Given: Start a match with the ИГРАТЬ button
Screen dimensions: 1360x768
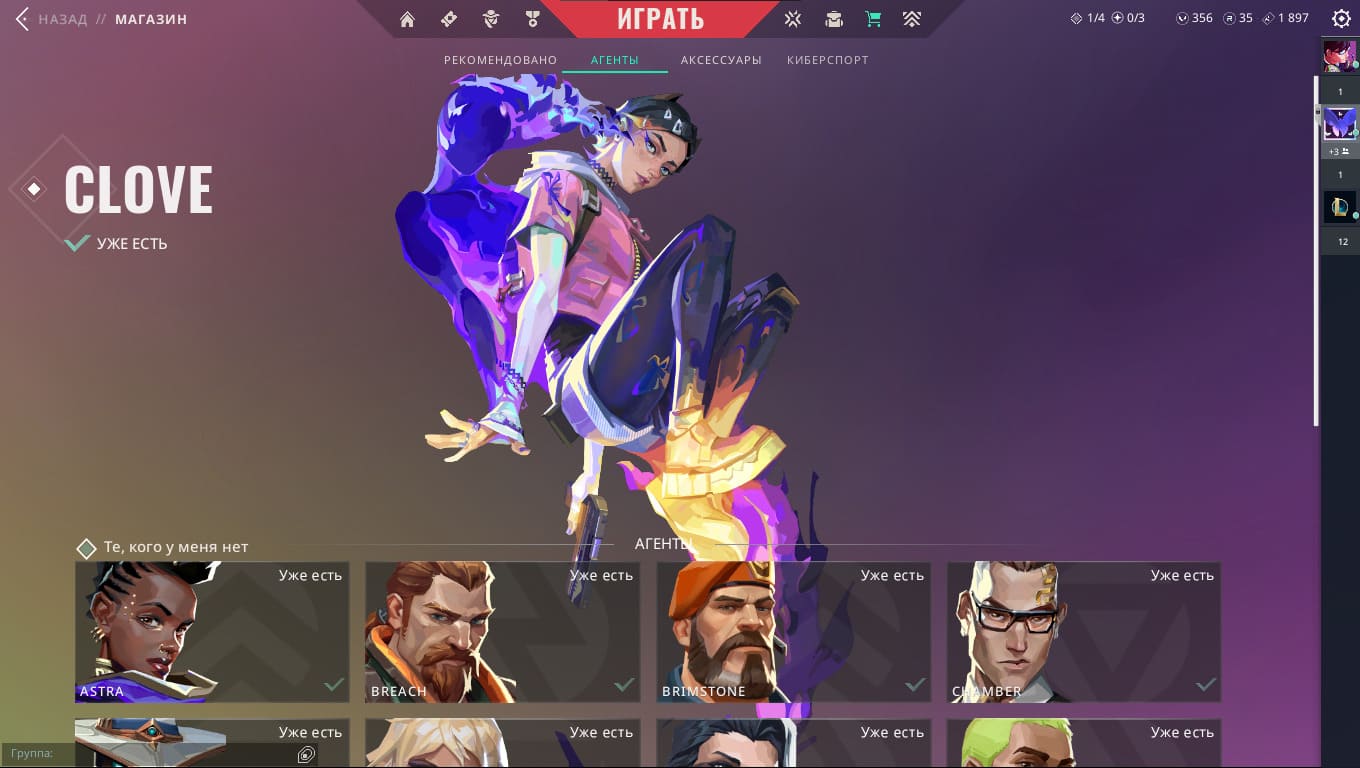Looking at the screenshot, I should (x=660, y=19).
